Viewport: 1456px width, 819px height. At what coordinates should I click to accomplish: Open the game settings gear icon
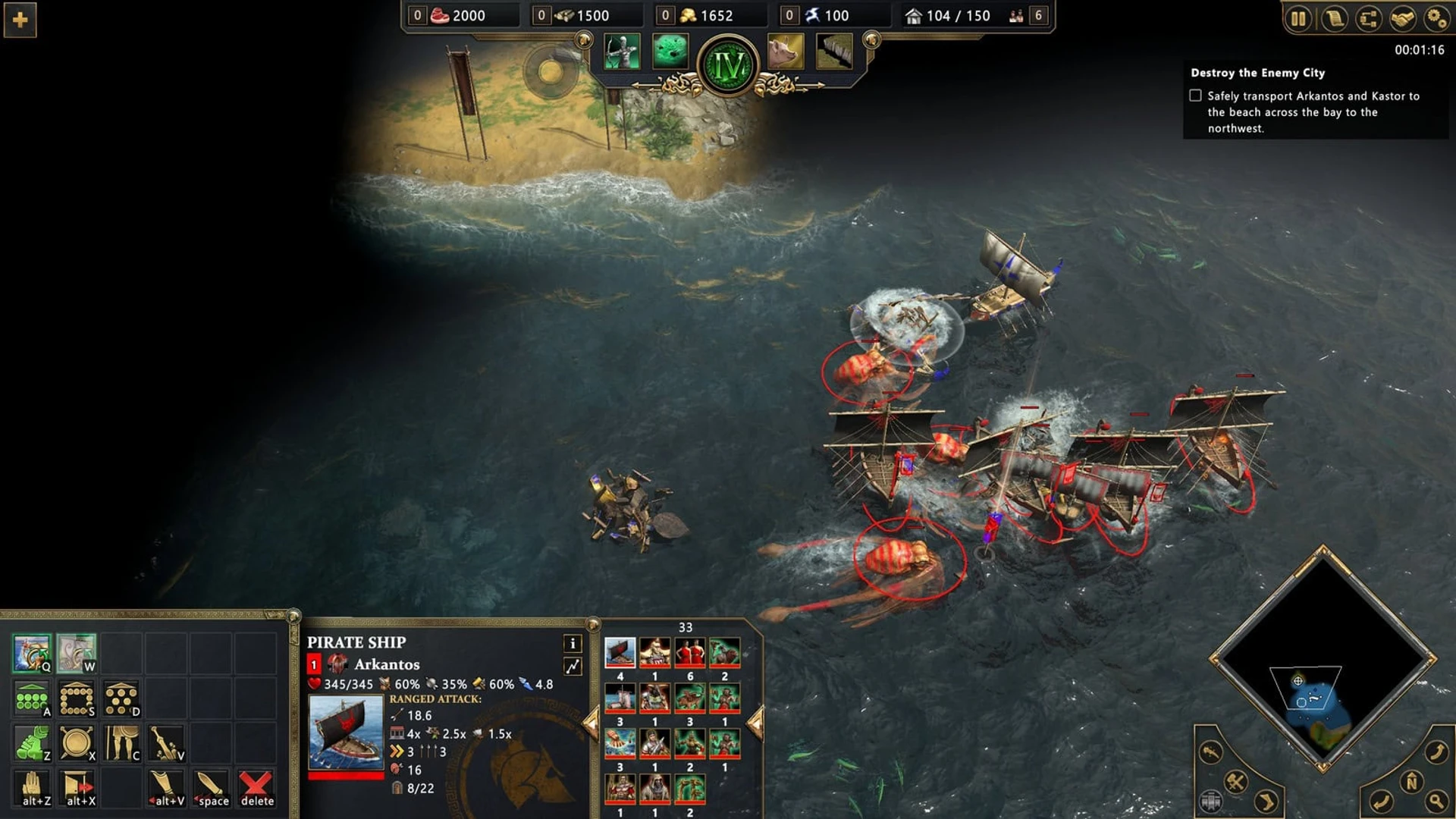tap(1437, 20)
